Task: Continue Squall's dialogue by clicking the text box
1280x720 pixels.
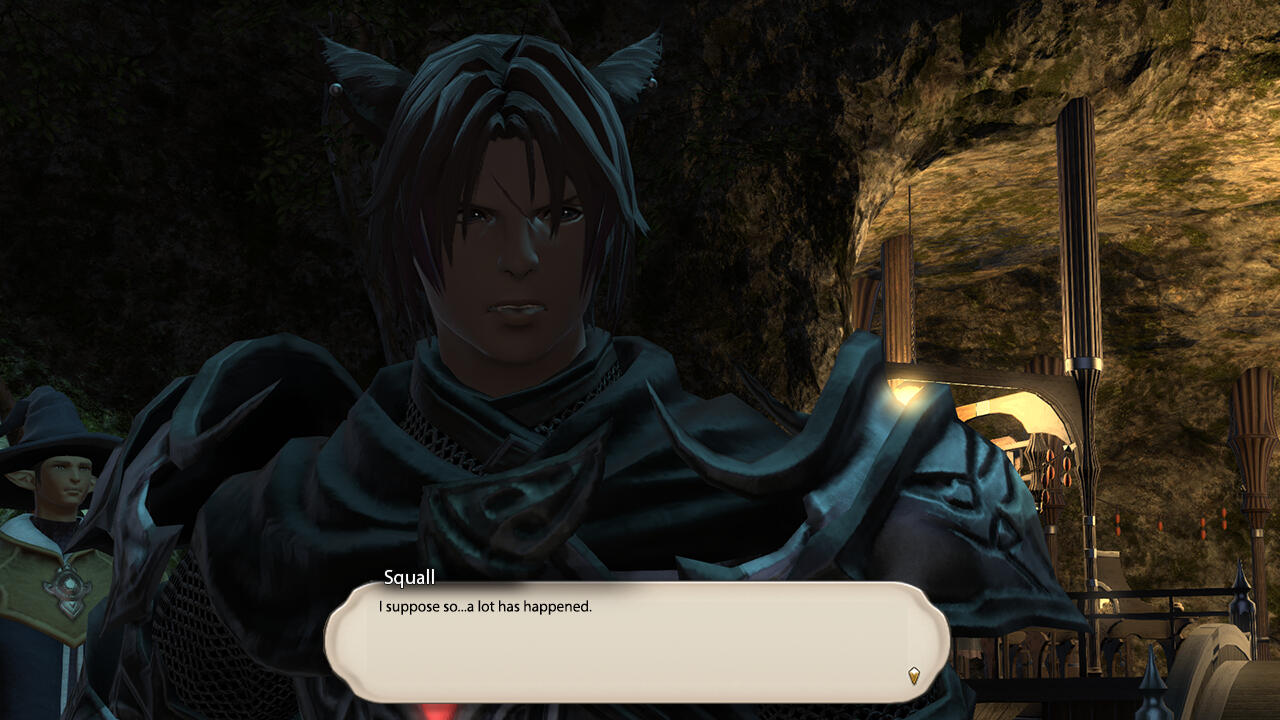Action: 636,642
